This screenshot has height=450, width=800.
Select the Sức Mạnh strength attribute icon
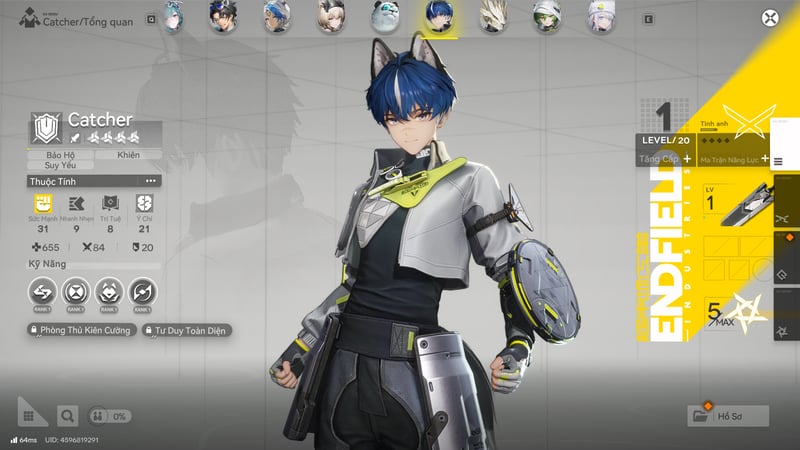[x=43, y=203]
